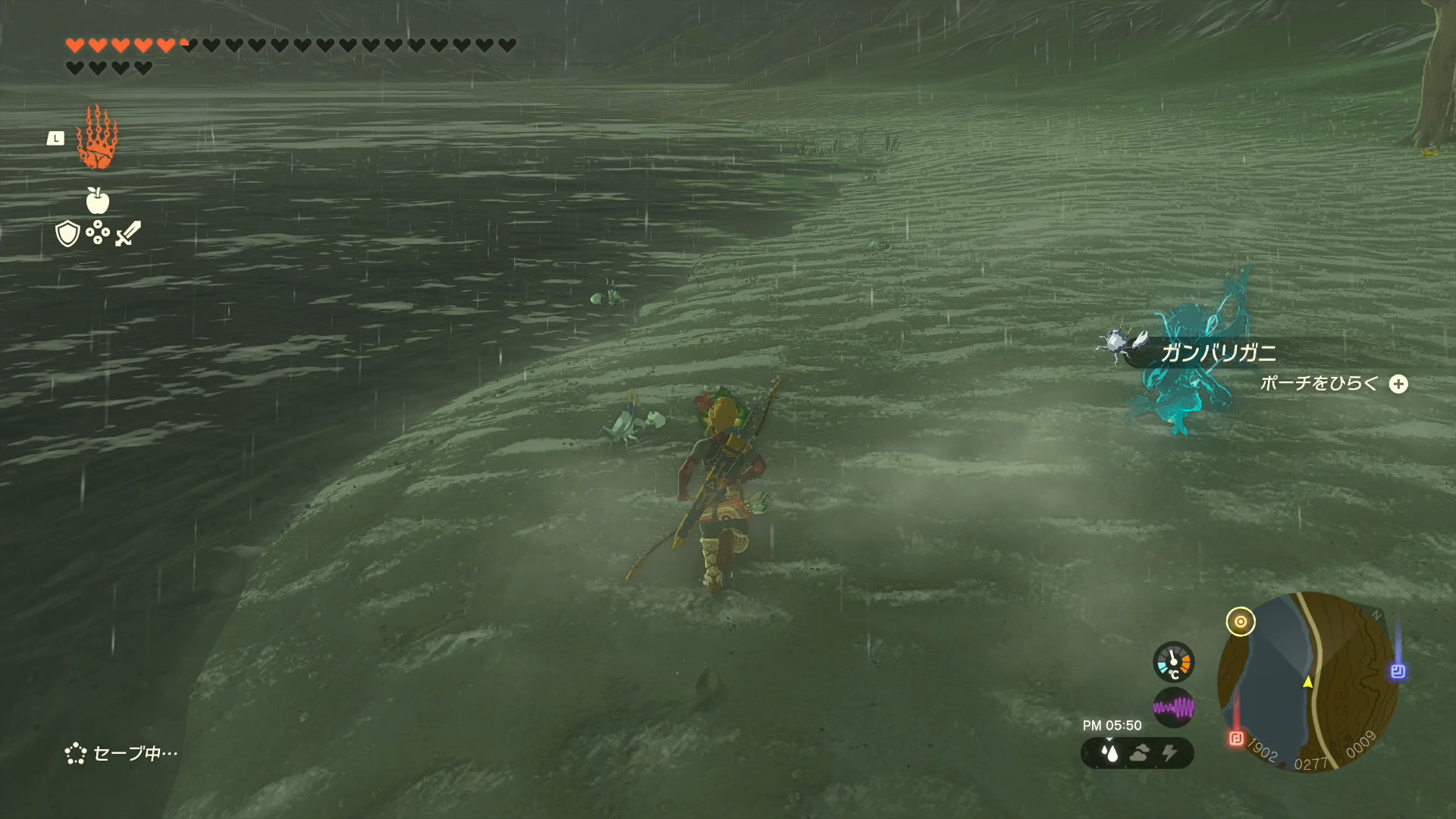The height and width of the screenshot is (819, 1456).
Task: Select the white apple quick-item icon
Action: (98, 201)
